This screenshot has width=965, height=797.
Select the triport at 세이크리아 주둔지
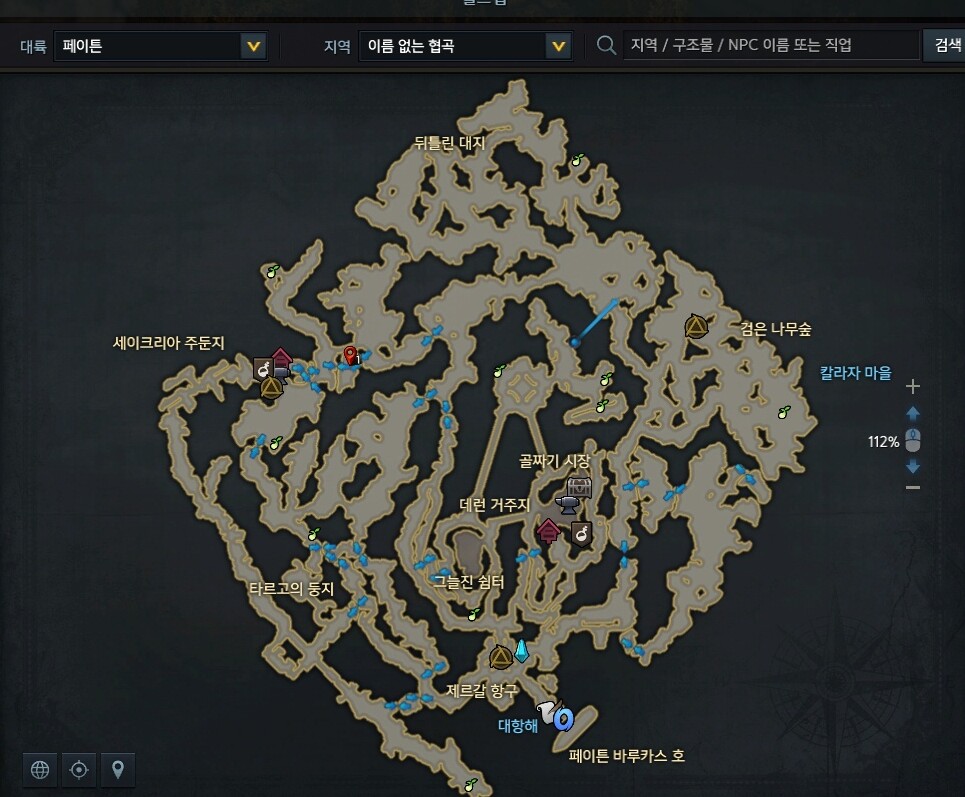[x=271, y=388]
